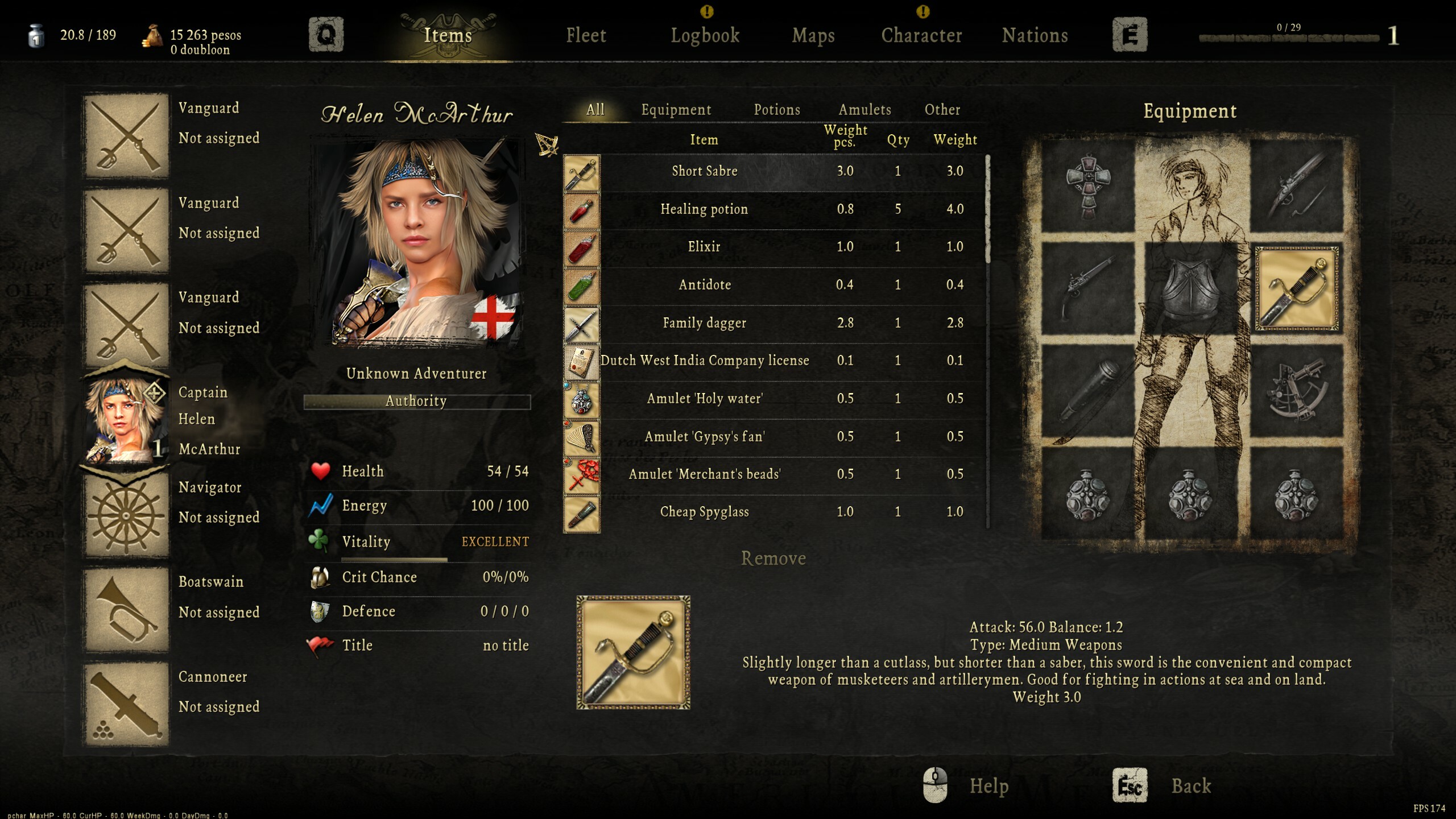
Task: Pick the Family dagger item
Action: [x=704, y=323]
